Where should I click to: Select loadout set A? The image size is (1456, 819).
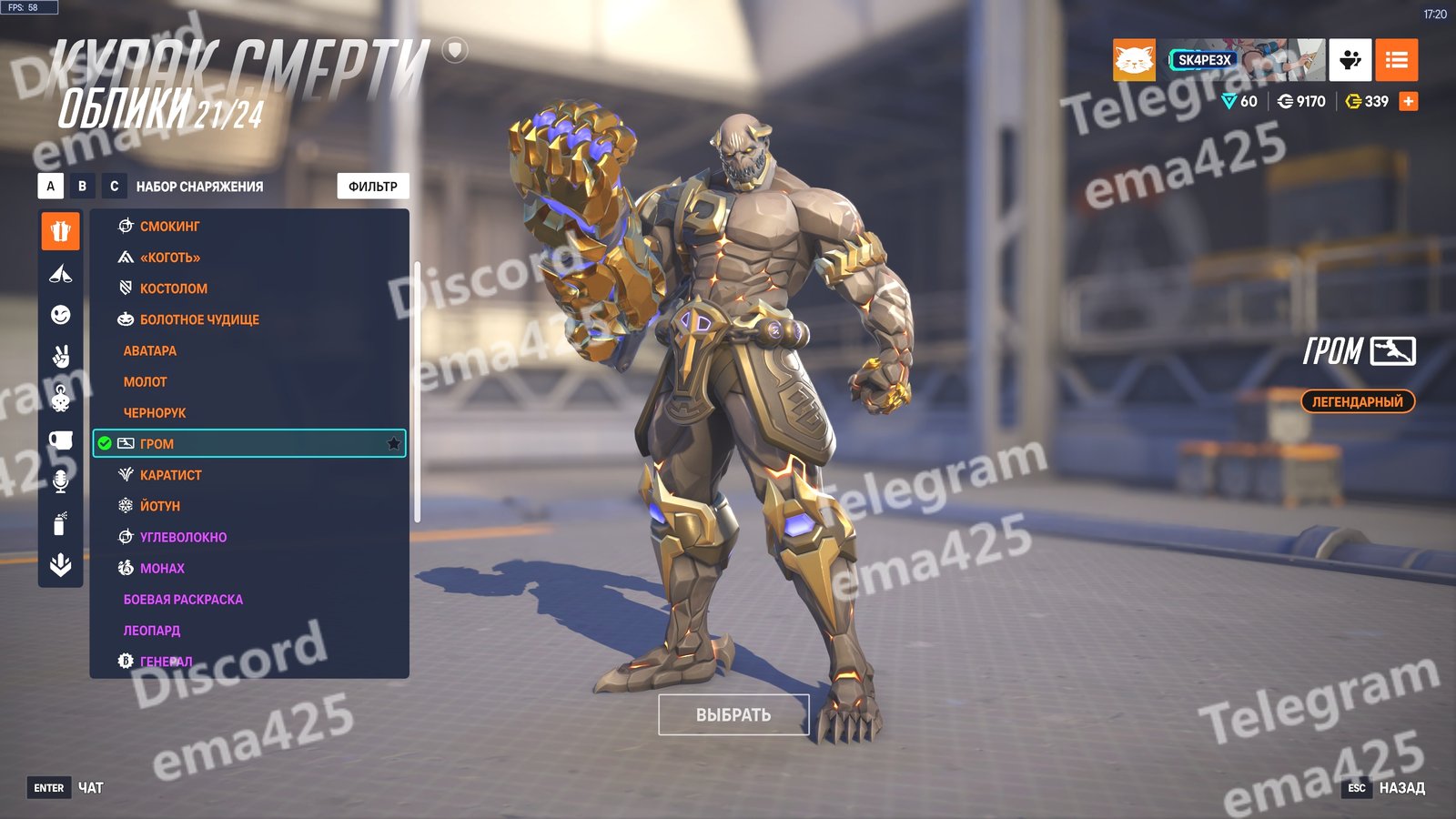(x=51, y=187)
